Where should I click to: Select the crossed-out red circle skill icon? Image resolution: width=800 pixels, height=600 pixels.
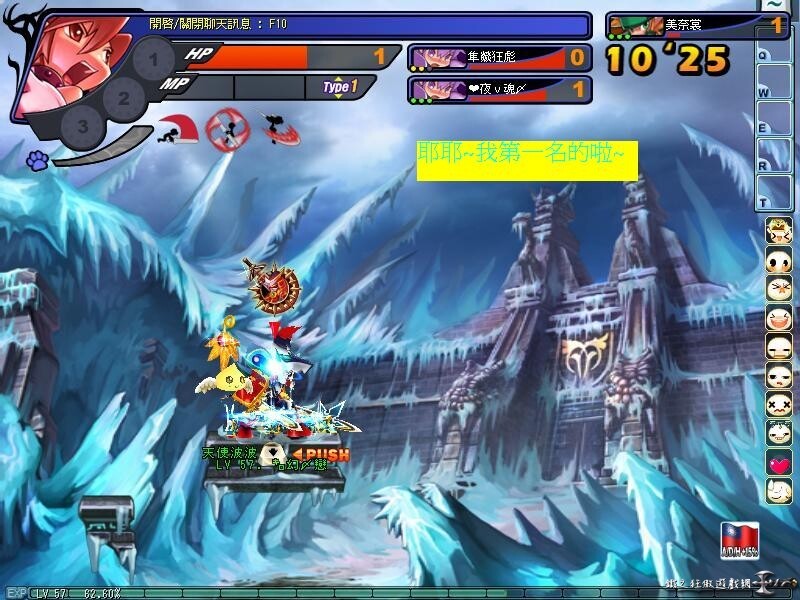click(x=224, y=129)
